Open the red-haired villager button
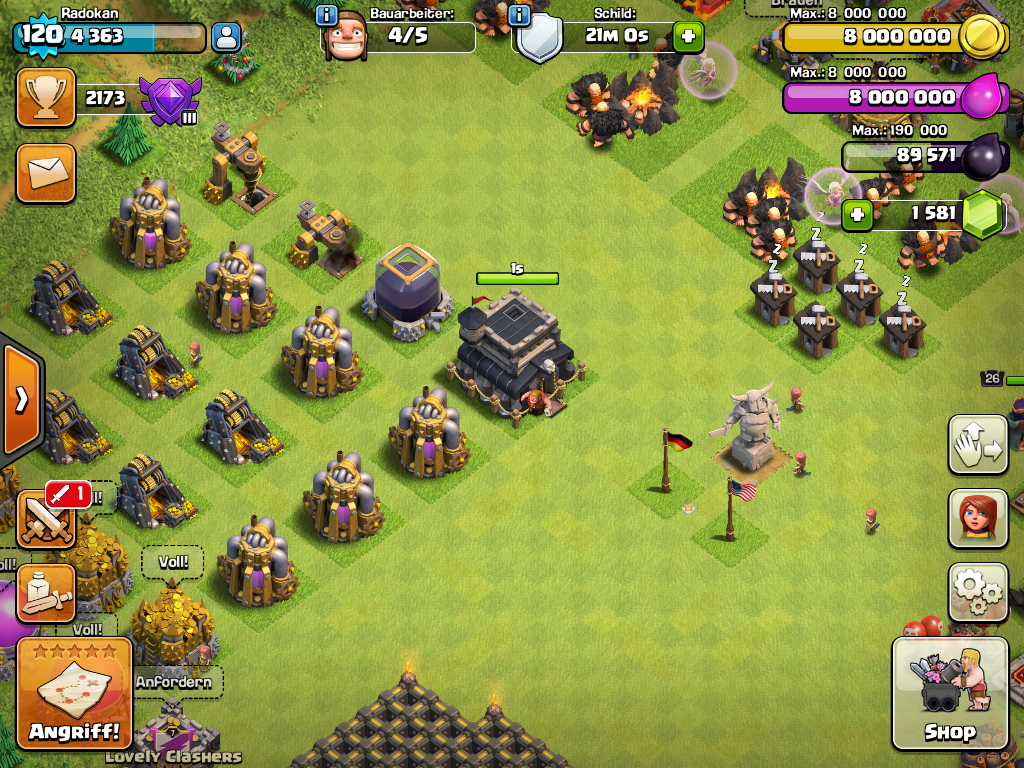The image size is (1024, 768). coord(978,518)
